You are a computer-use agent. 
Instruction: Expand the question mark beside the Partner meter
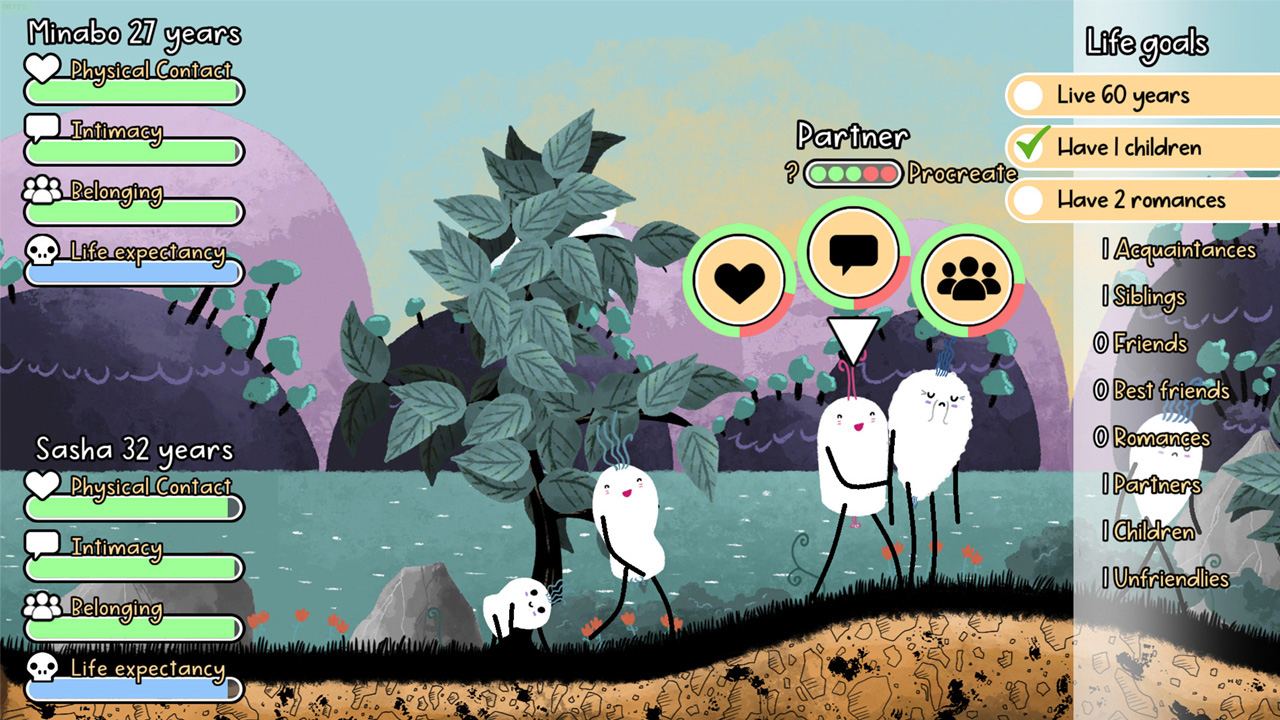tap(791, 174)
